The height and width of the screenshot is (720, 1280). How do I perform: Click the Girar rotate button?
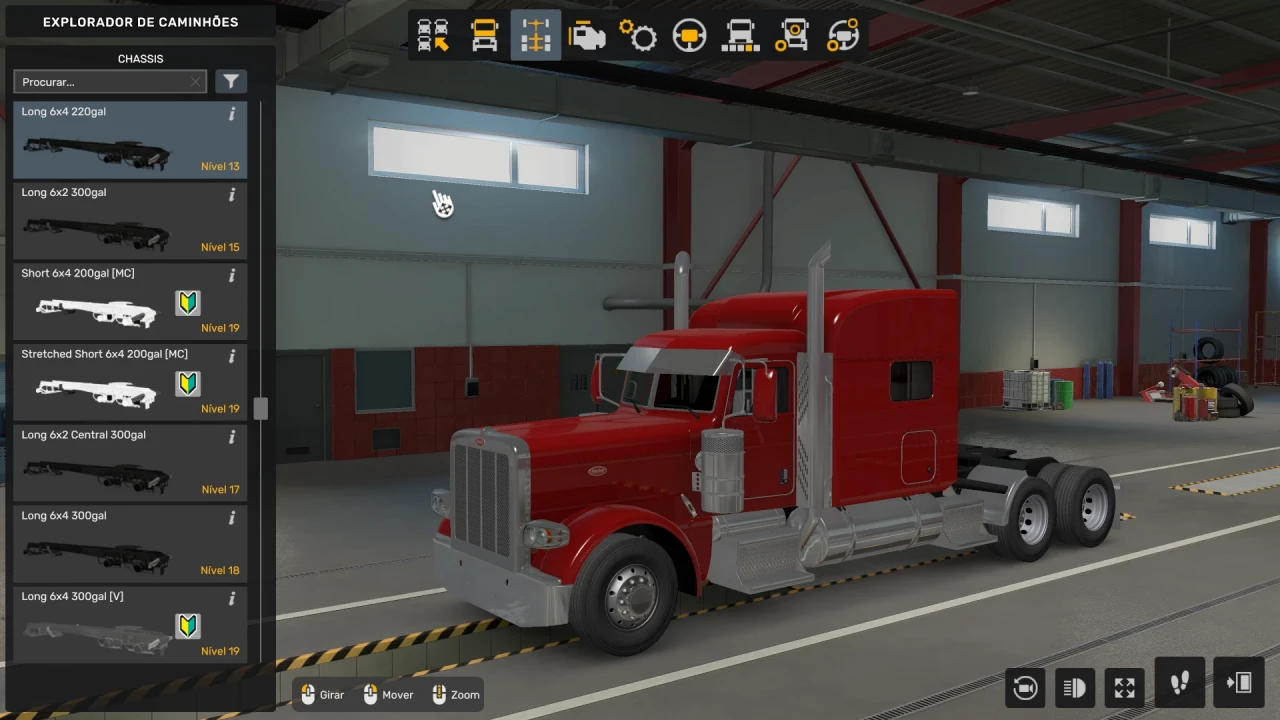click(x=321, y=694)
